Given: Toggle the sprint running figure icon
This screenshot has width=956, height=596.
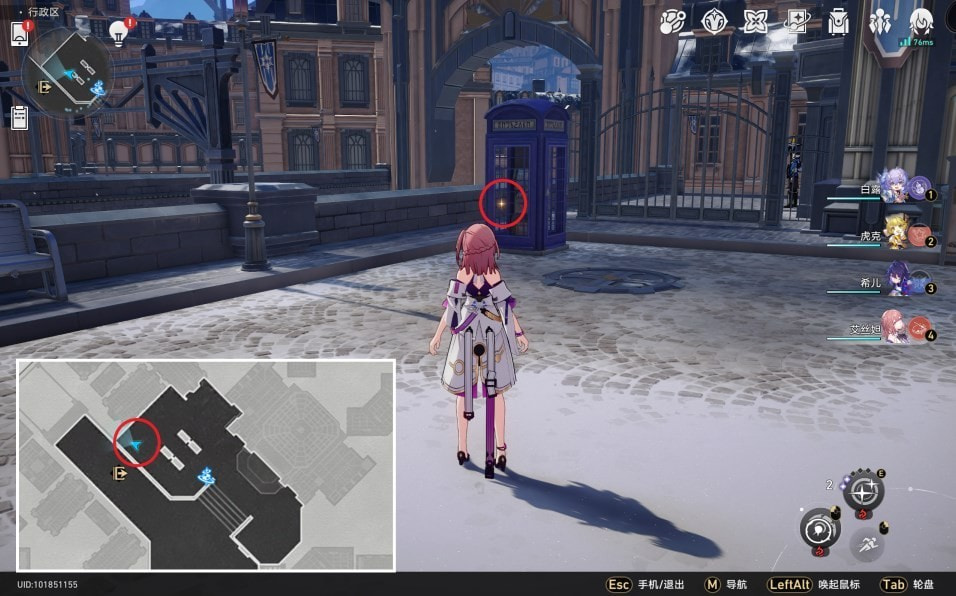Looking at the screenshot, I should pyautogui.click(x=866, y=545).
